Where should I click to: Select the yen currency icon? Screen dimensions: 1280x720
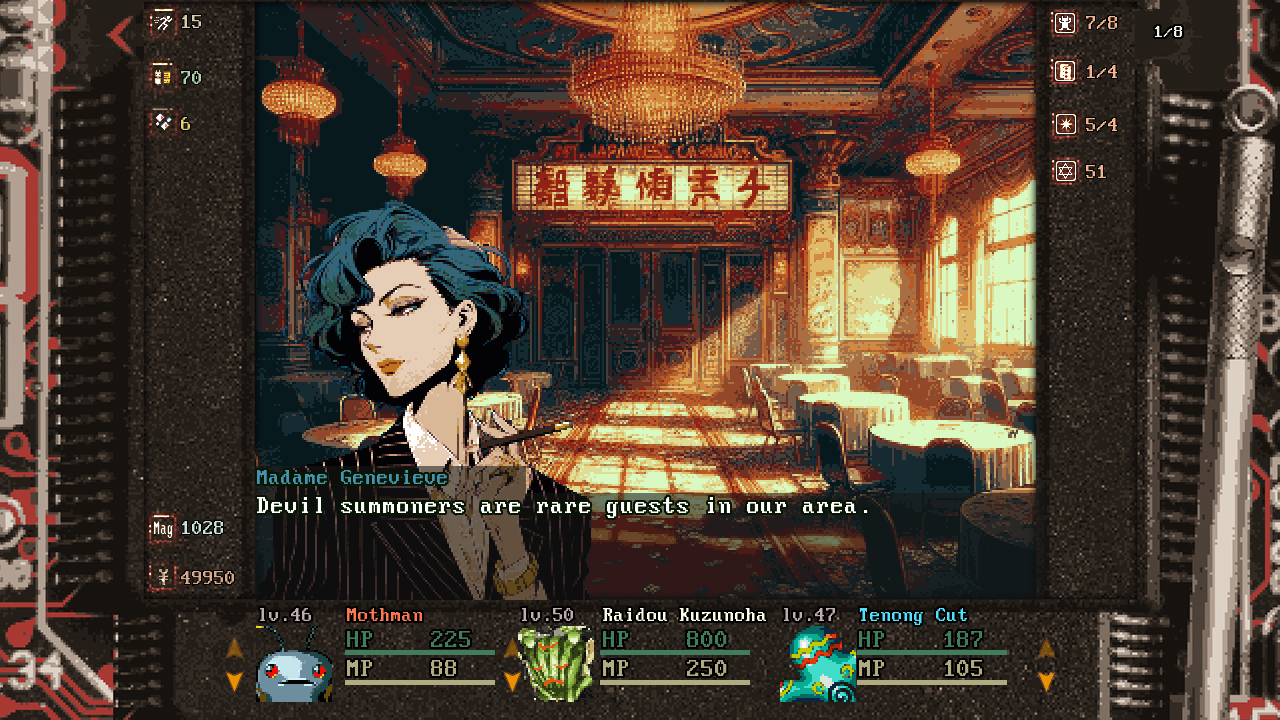[162, 577]
